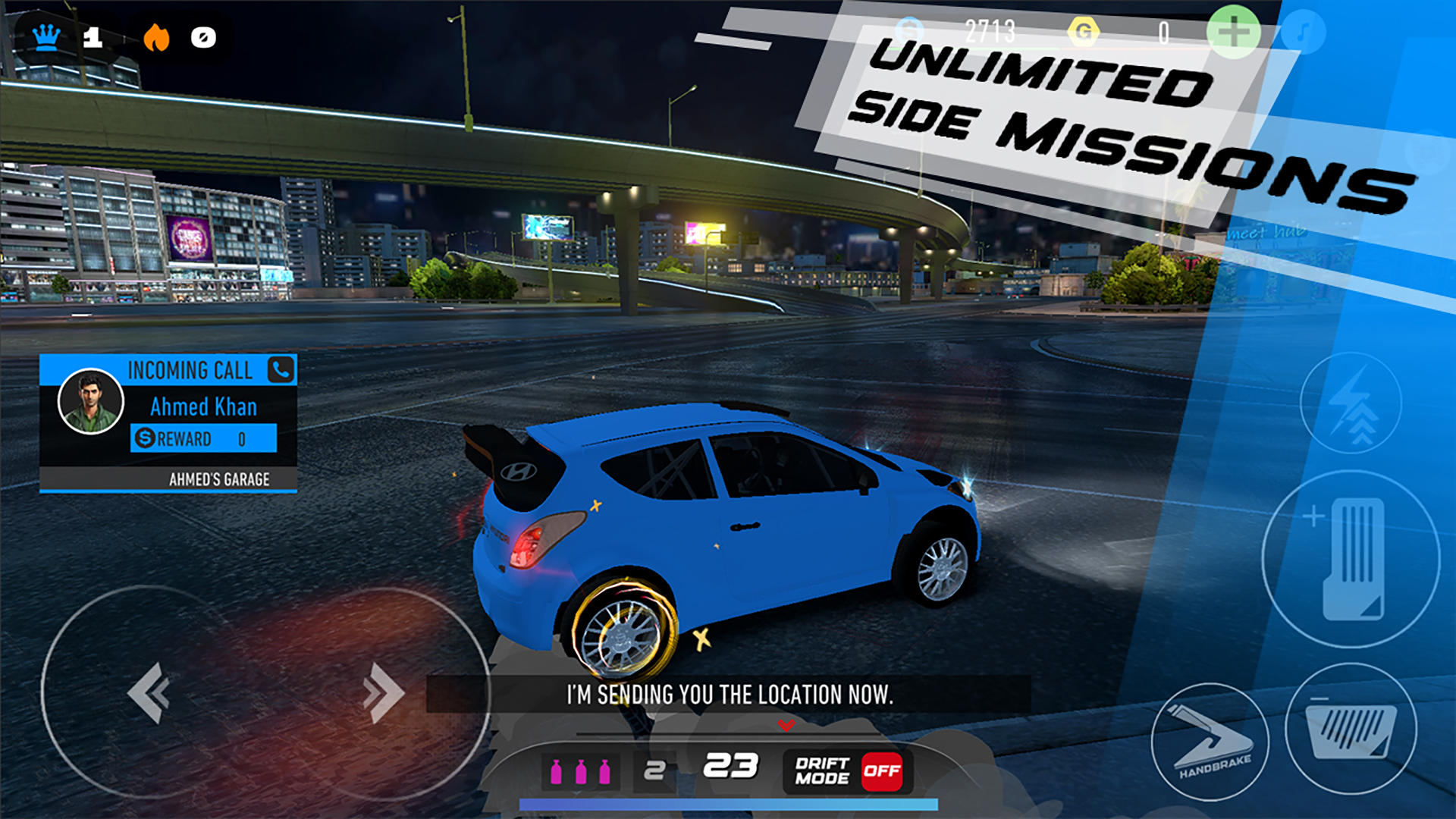
Task: Open the nitro bottles indicator
Action: [x=582, y=771]
